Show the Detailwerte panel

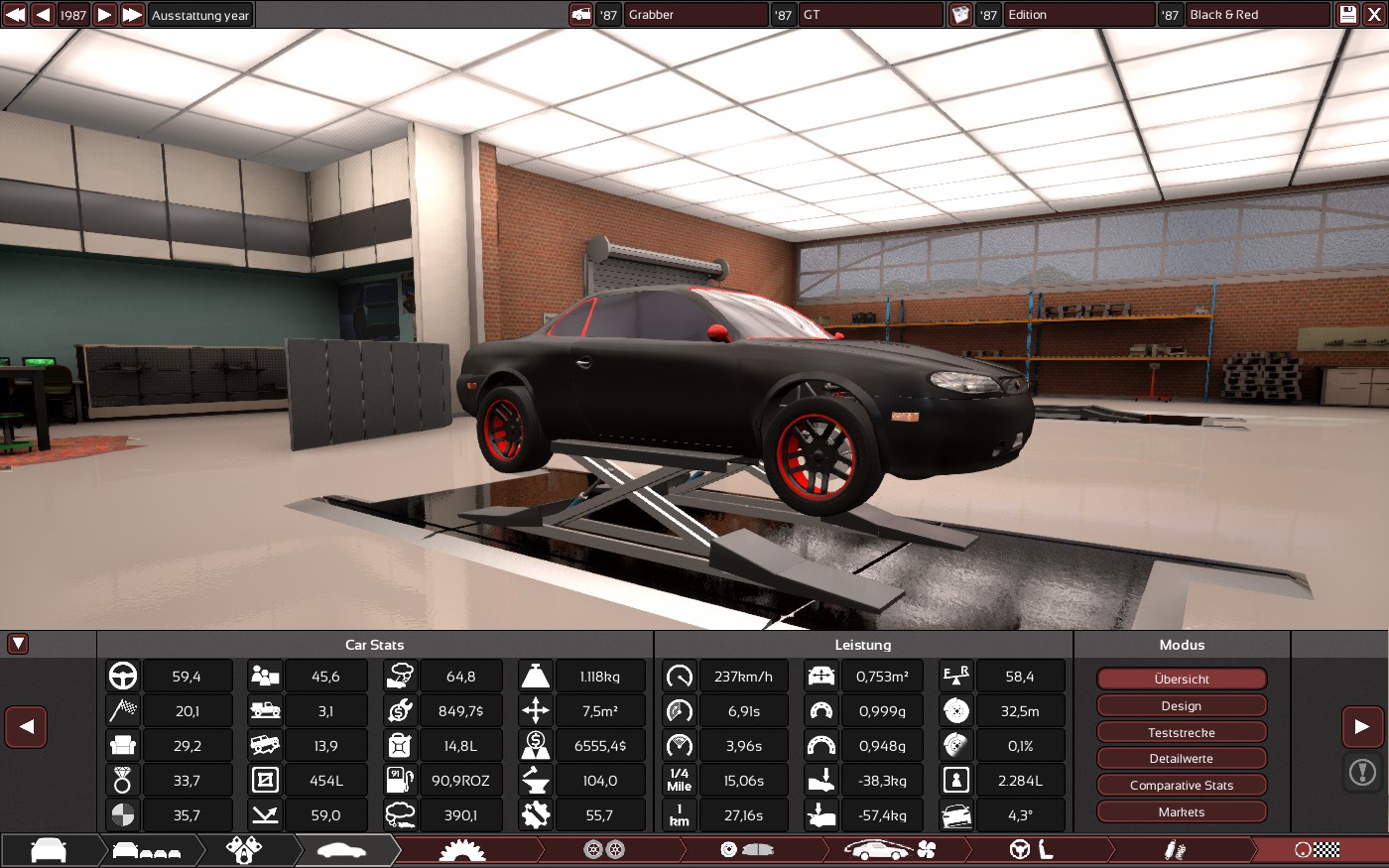[x=1182, y=759]
